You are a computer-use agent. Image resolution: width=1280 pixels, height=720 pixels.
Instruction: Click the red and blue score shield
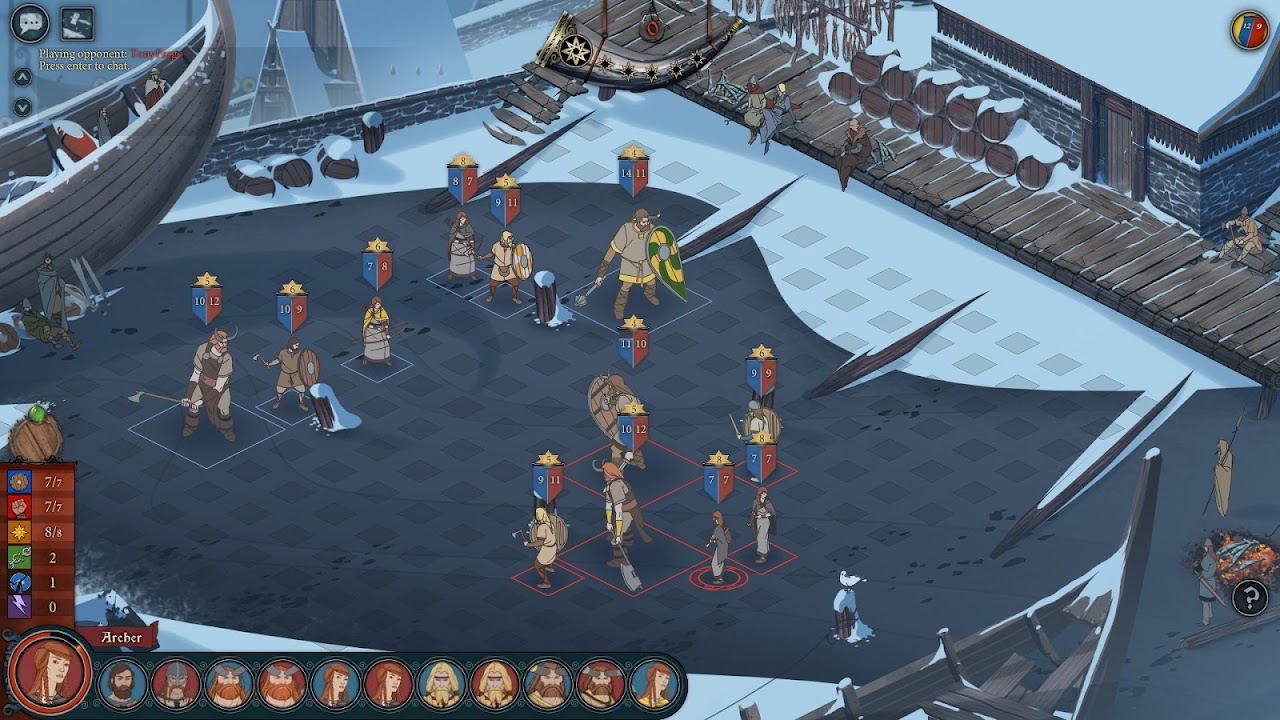coord(1249,29)
